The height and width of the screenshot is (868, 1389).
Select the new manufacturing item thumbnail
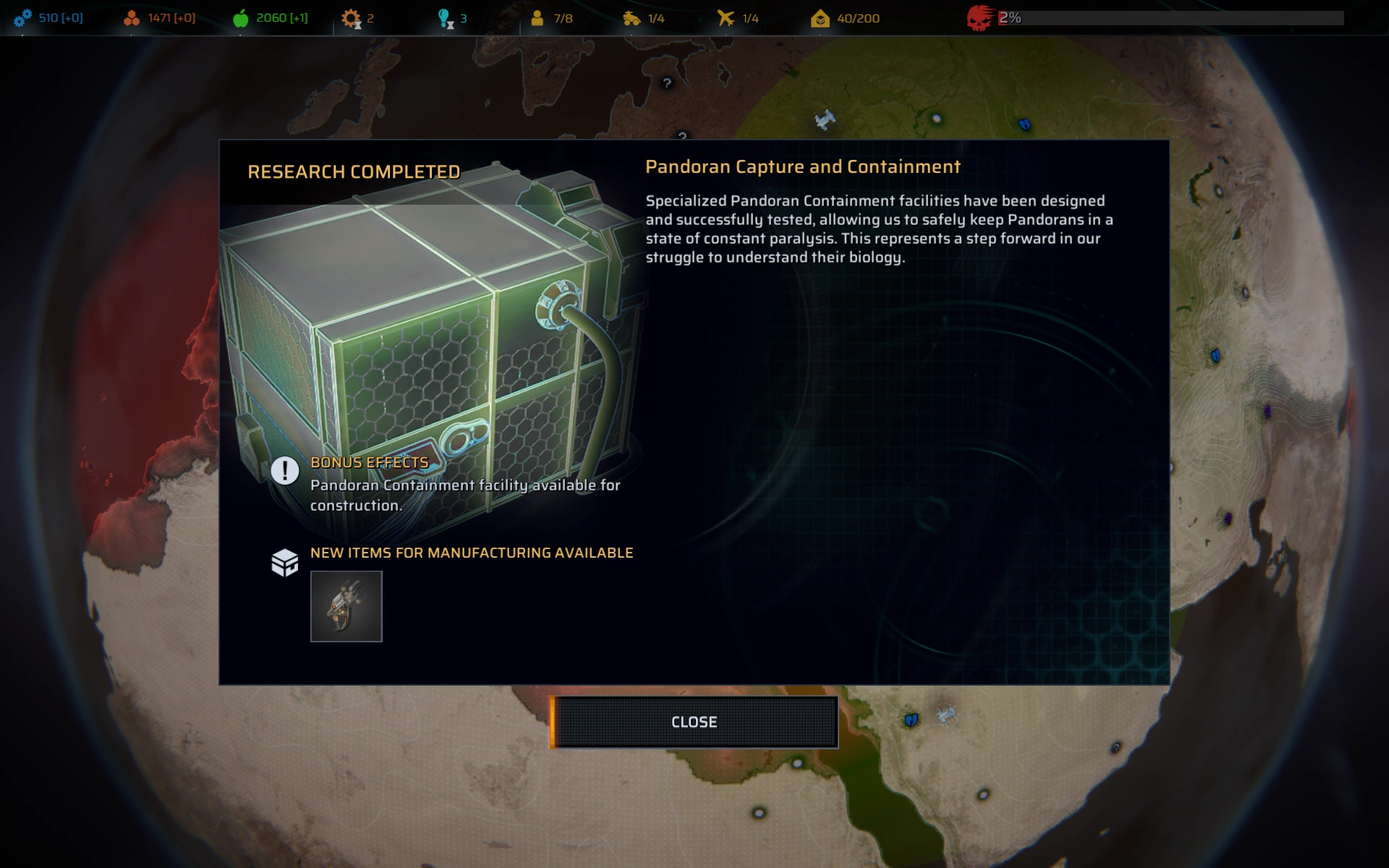346,606
